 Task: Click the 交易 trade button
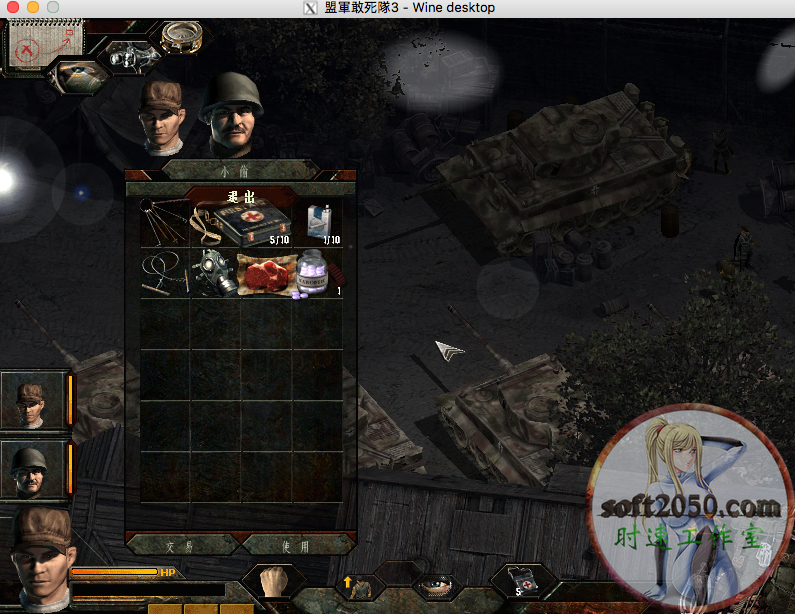coord(182,546)
